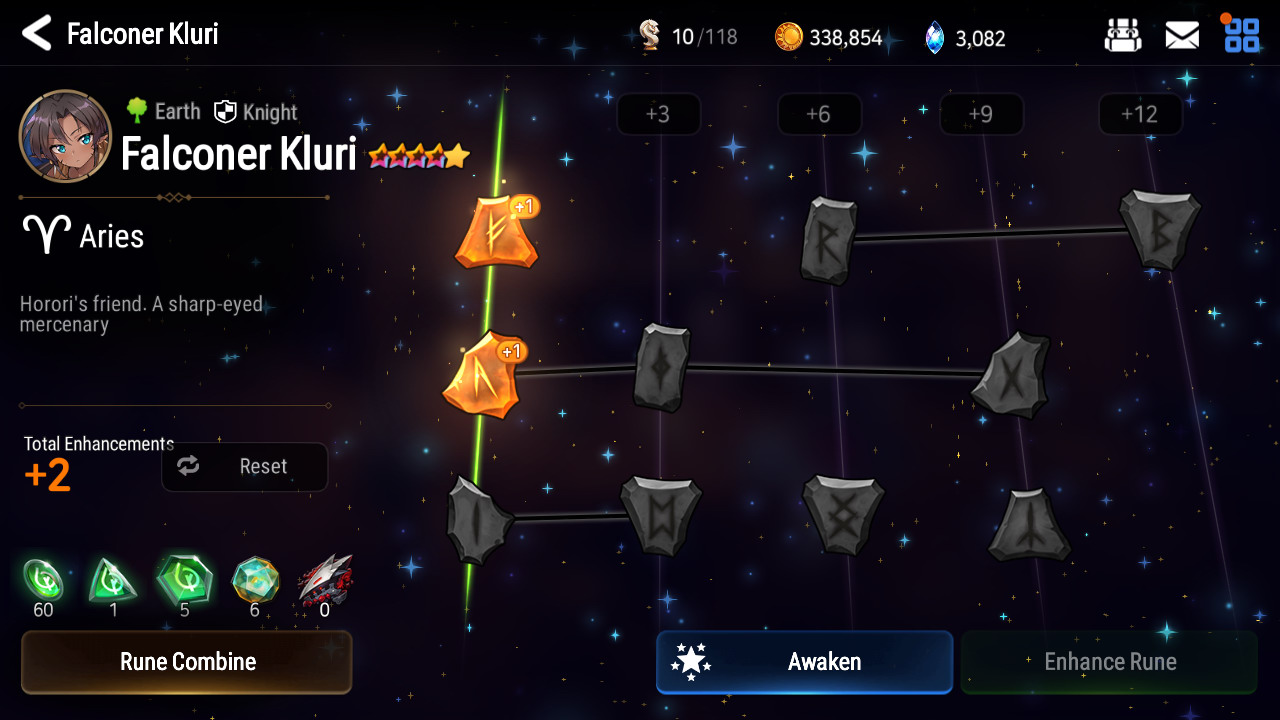Select the green hexagonal rune with count 5
The height and width of the screenshot is (720, 1280).
(184, 580)
